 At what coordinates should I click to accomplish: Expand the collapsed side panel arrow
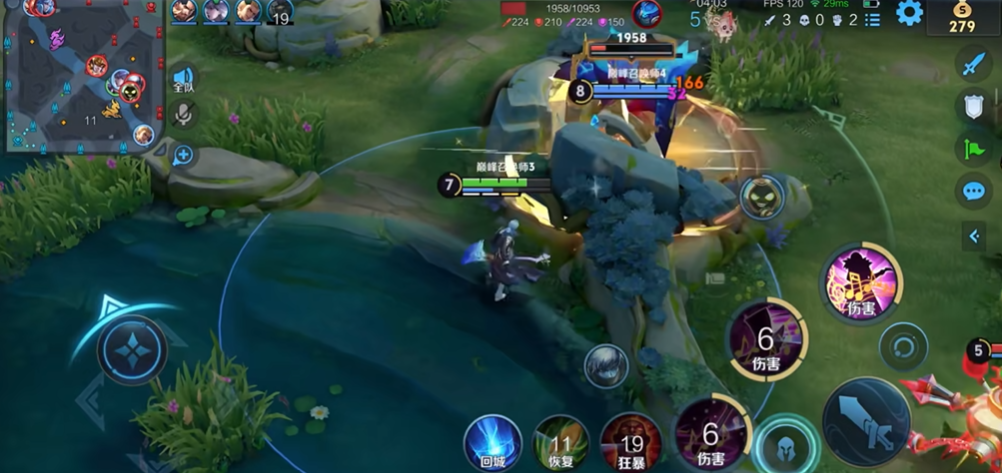click(974, 236)
